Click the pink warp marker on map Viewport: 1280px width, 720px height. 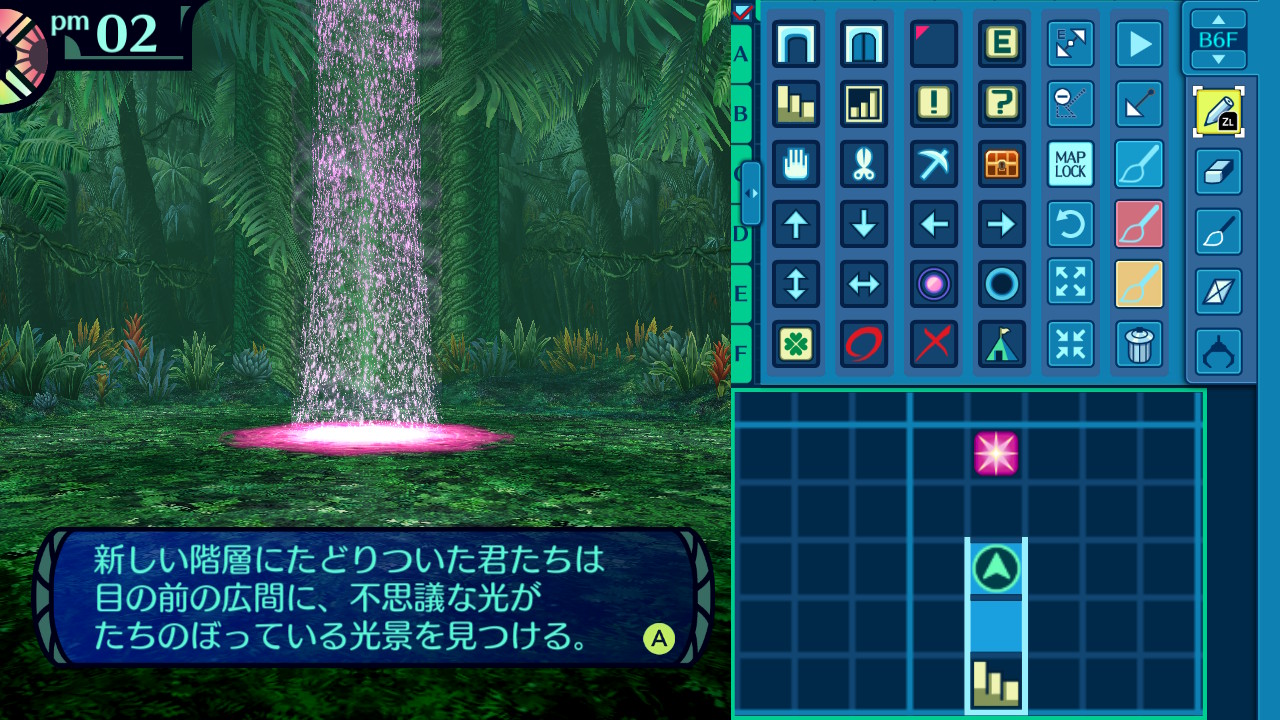point(996,454)
